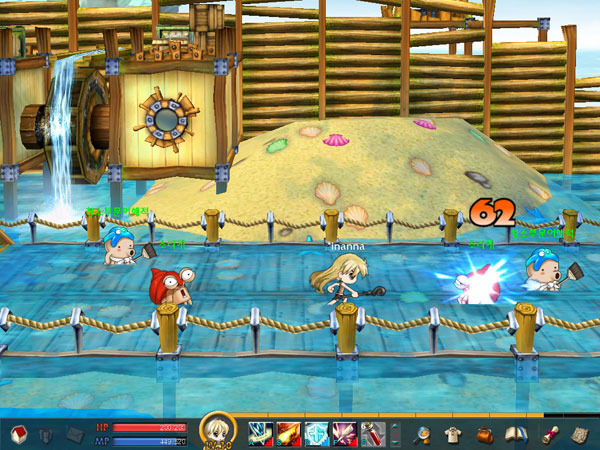Open the book journal icon
600x450 pixels.
pyautogui.click(x=516, y=433)
